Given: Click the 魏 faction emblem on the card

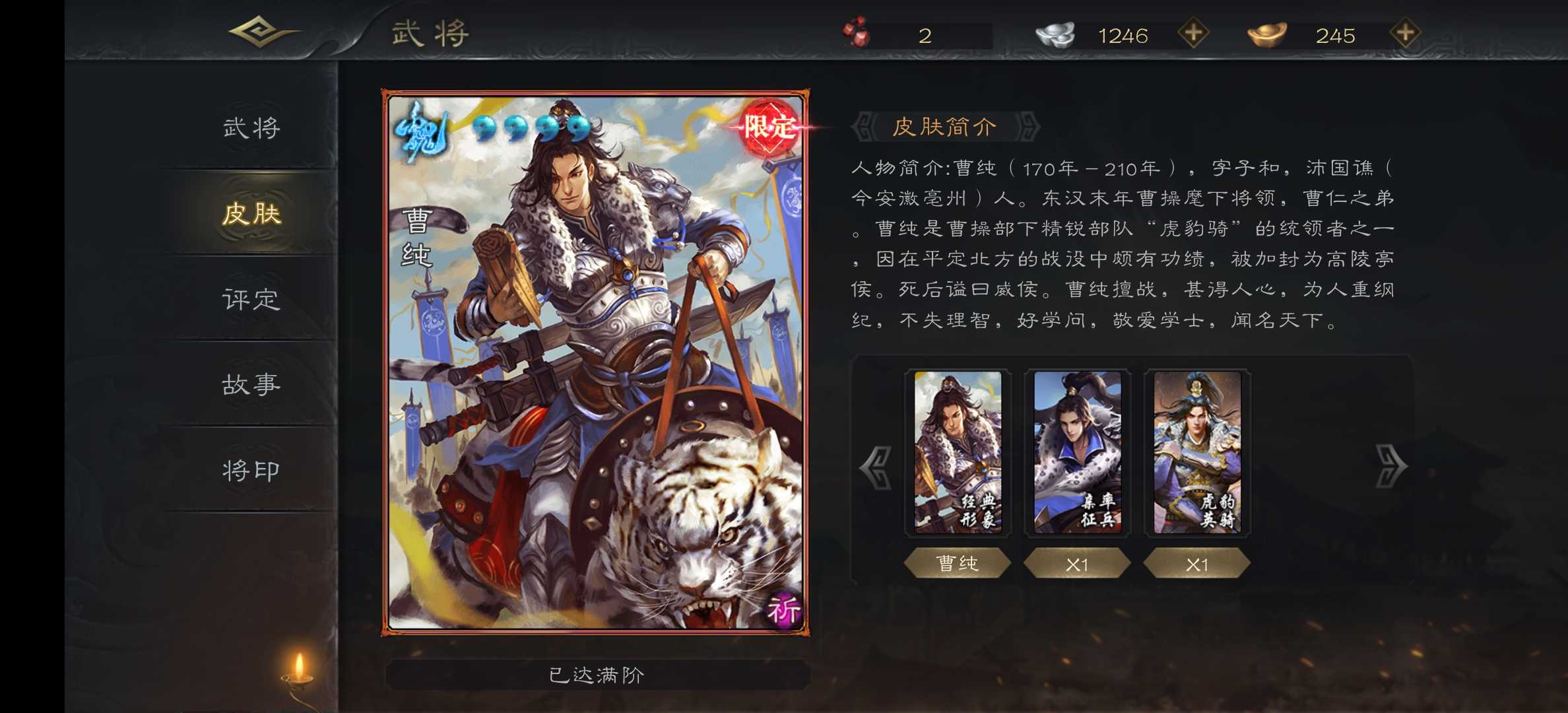Looking at the screenshot, I should click(x=420, y=132).
